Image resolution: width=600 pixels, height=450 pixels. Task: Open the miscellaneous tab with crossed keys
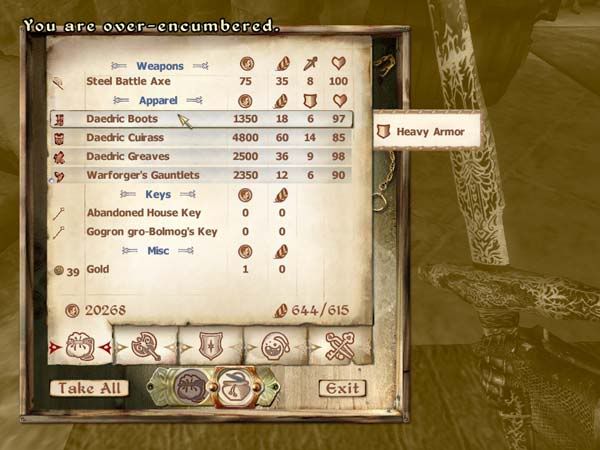(x=340, y=346)
